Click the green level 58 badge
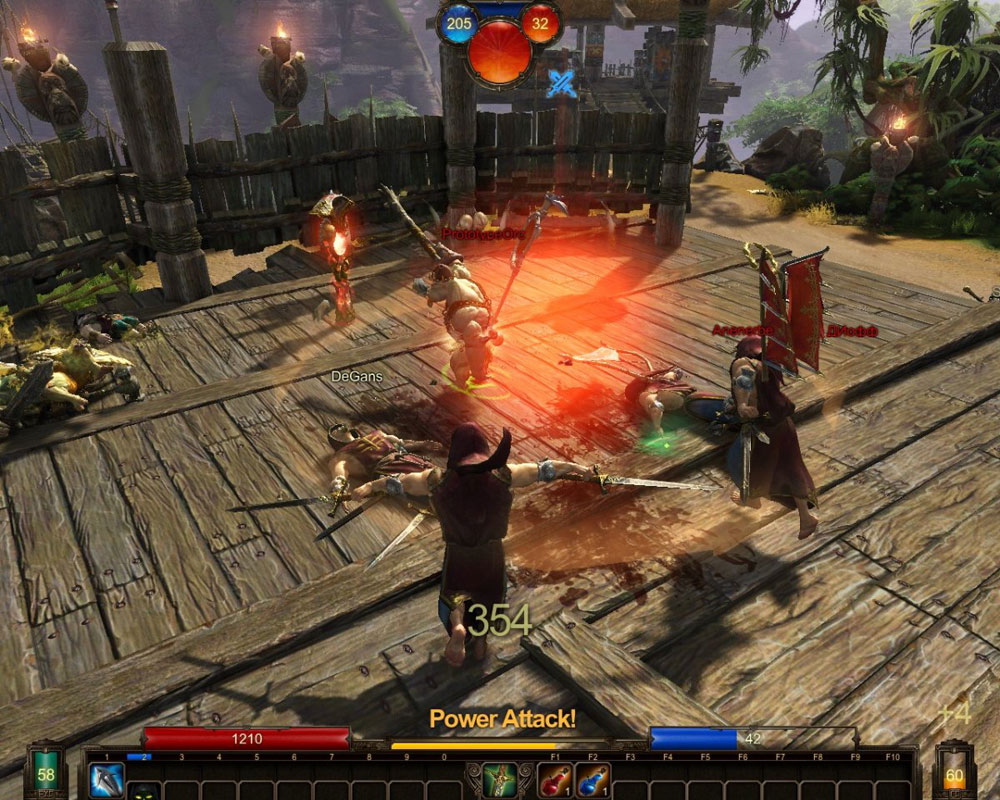The width and height of the screenshot is (1000, 800). [46, 775]
